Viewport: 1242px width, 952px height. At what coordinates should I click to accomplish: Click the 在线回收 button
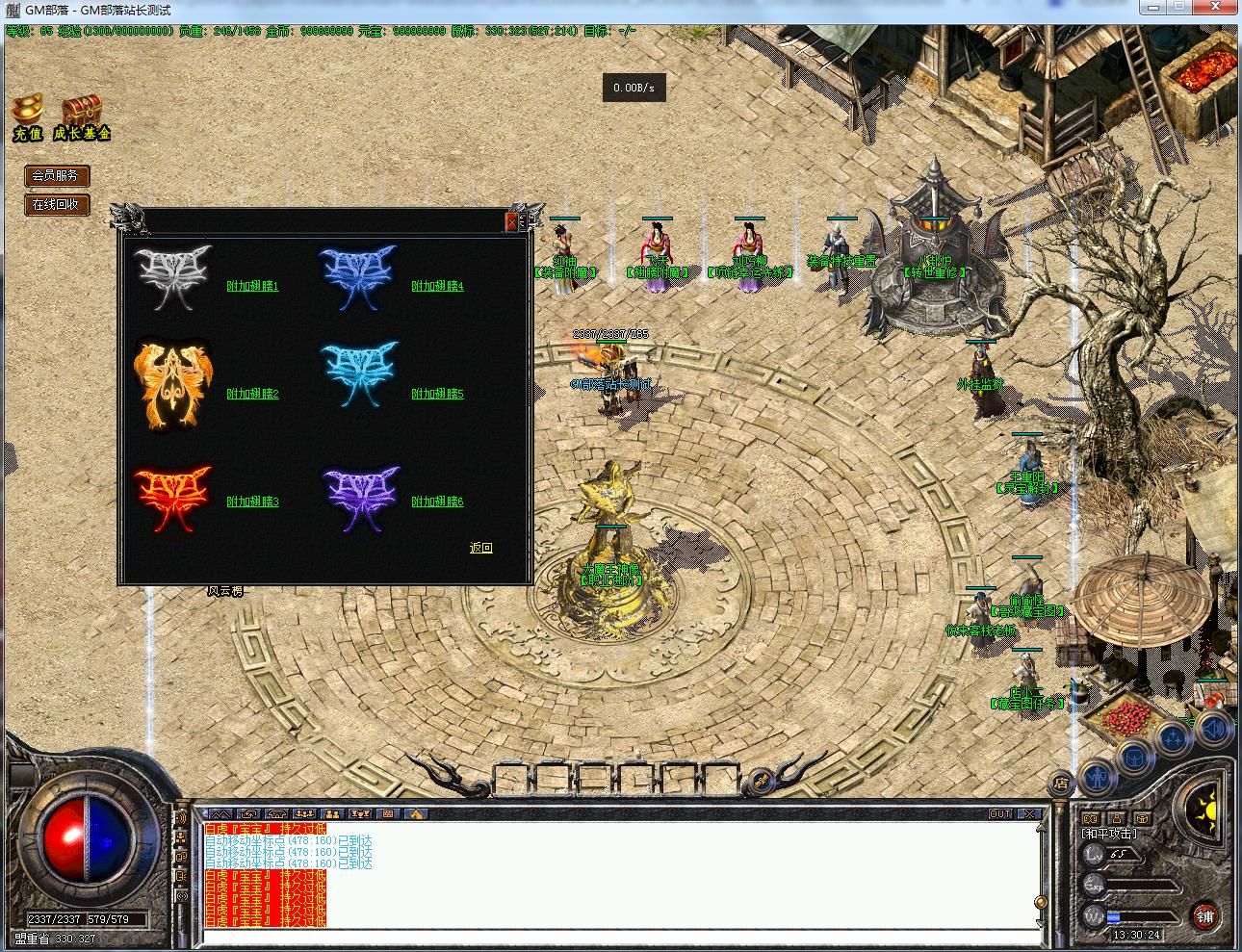coord(56,204)
